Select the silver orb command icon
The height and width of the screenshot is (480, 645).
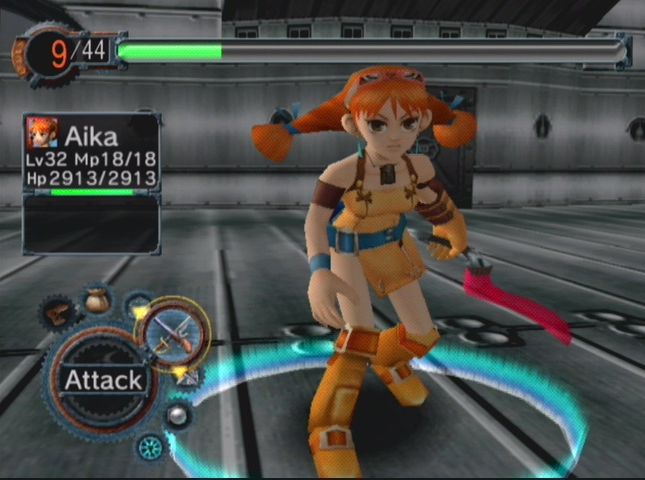tap(179, 414)
